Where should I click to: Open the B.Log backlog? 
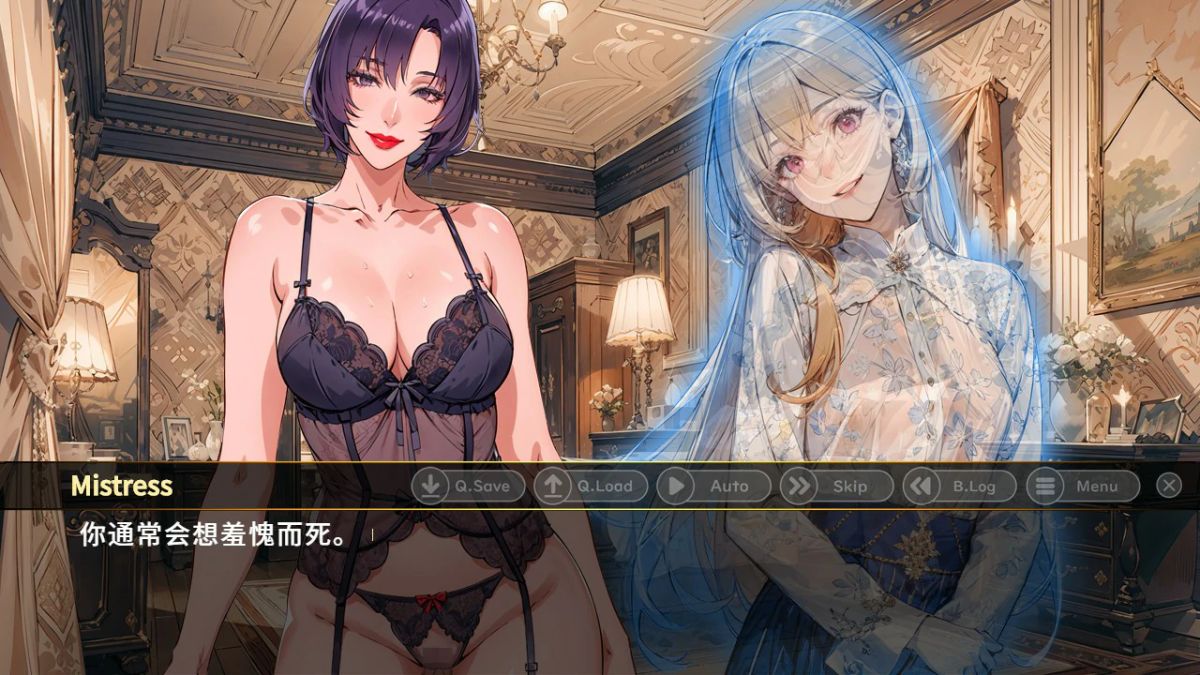coord(959,486)
